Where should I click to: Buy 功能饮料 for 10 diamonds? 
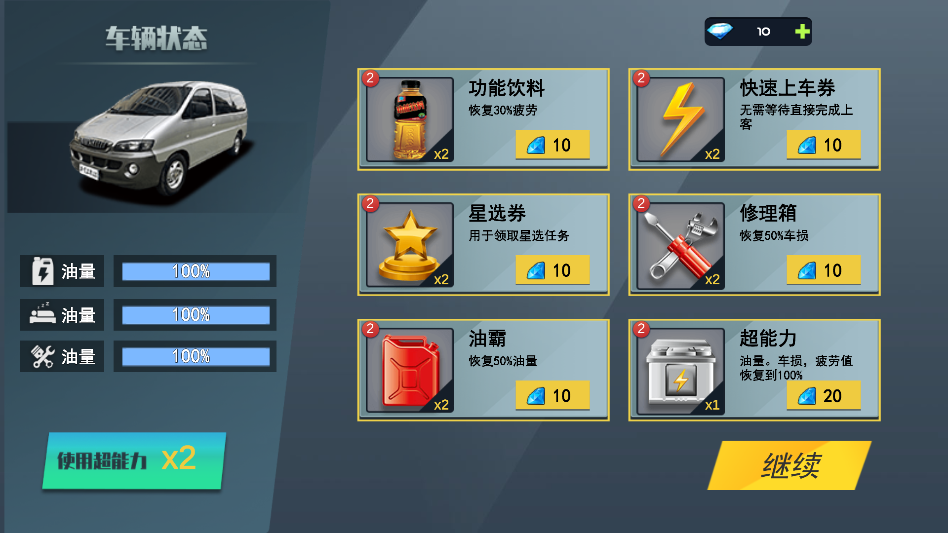552,145
